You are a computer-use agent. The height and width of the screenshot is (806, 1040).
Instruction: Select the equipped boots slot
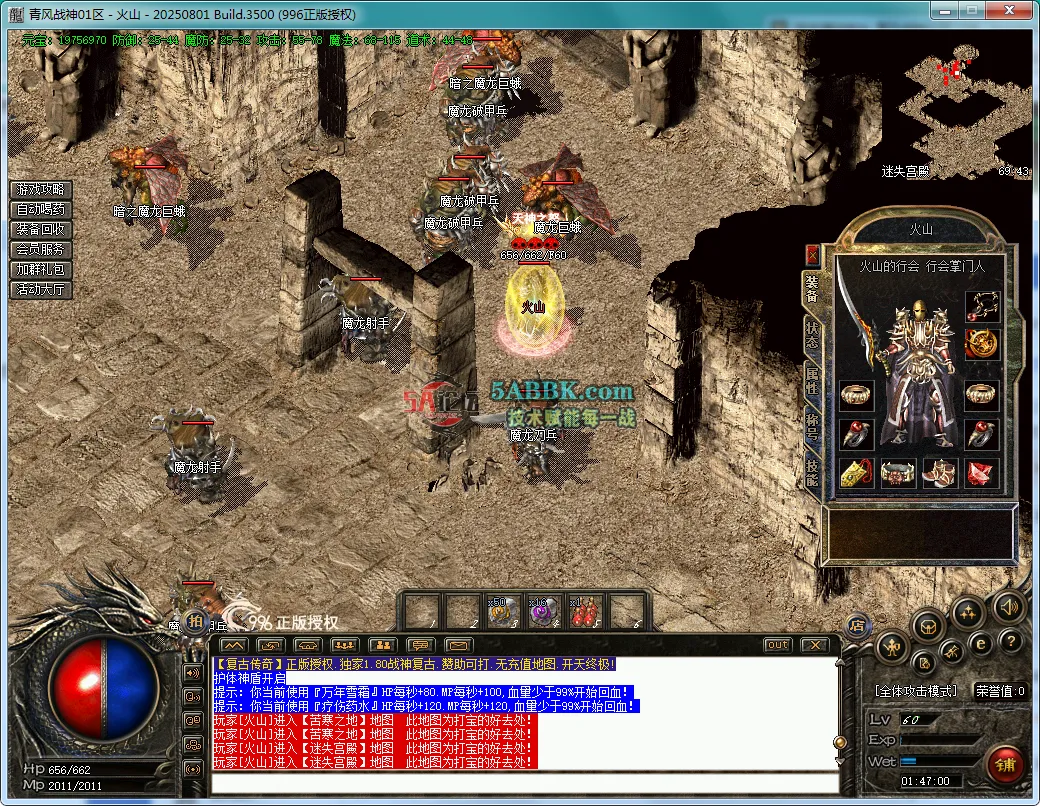(940, 473)
